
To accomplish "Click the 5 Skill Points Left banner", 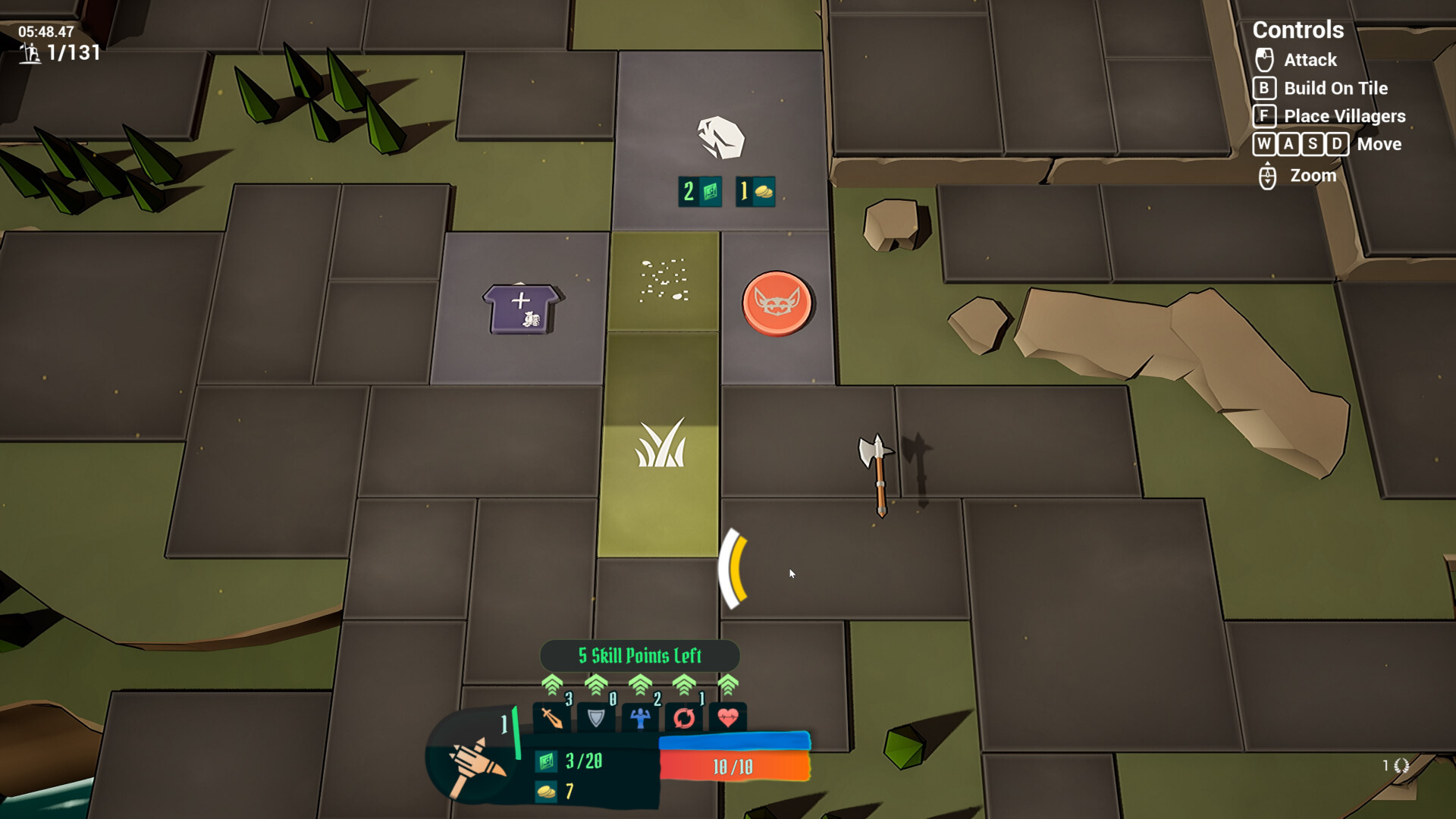I will click(638, 656).
